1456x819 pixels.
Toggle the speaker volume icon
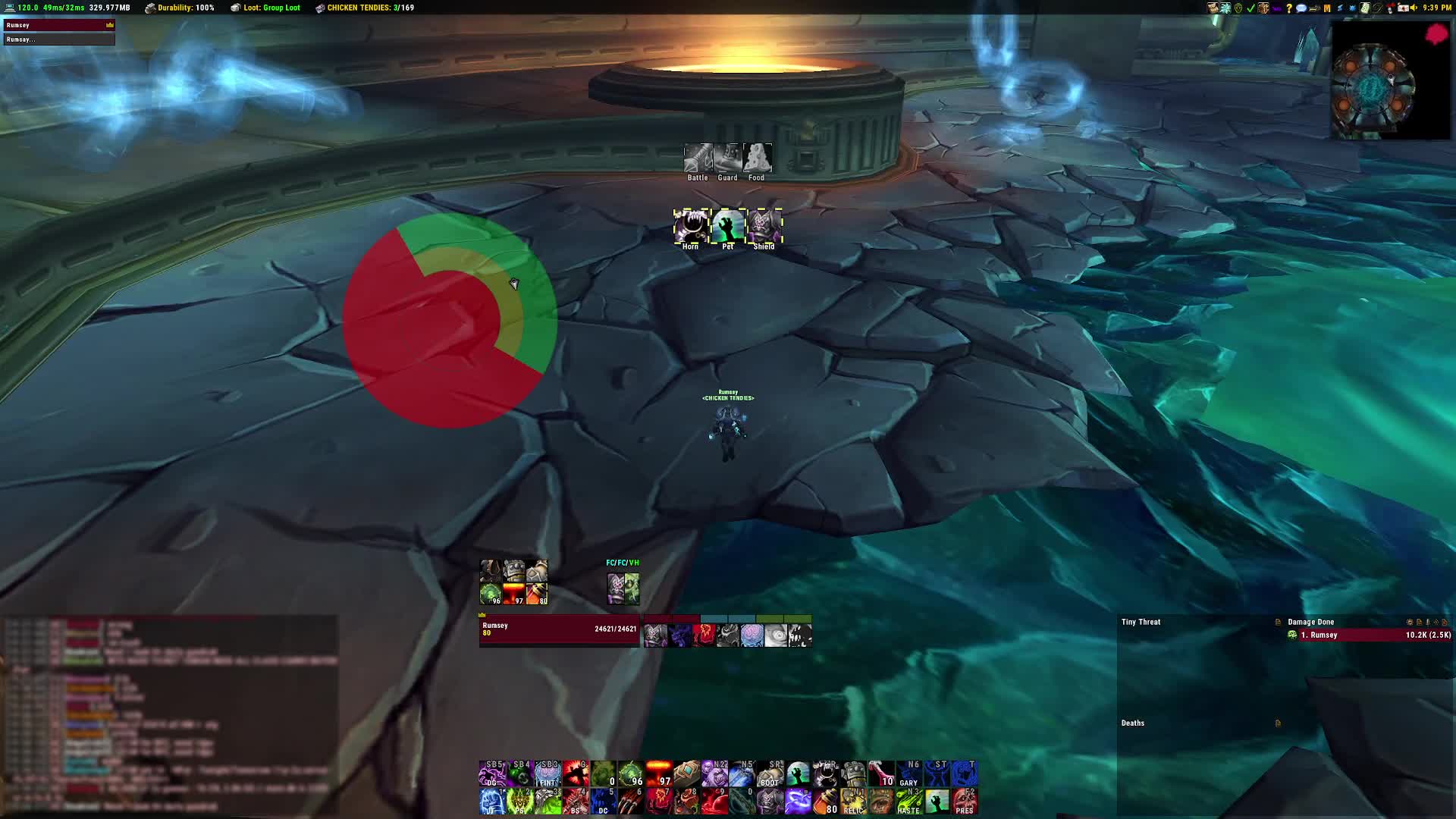point(1414,8)
